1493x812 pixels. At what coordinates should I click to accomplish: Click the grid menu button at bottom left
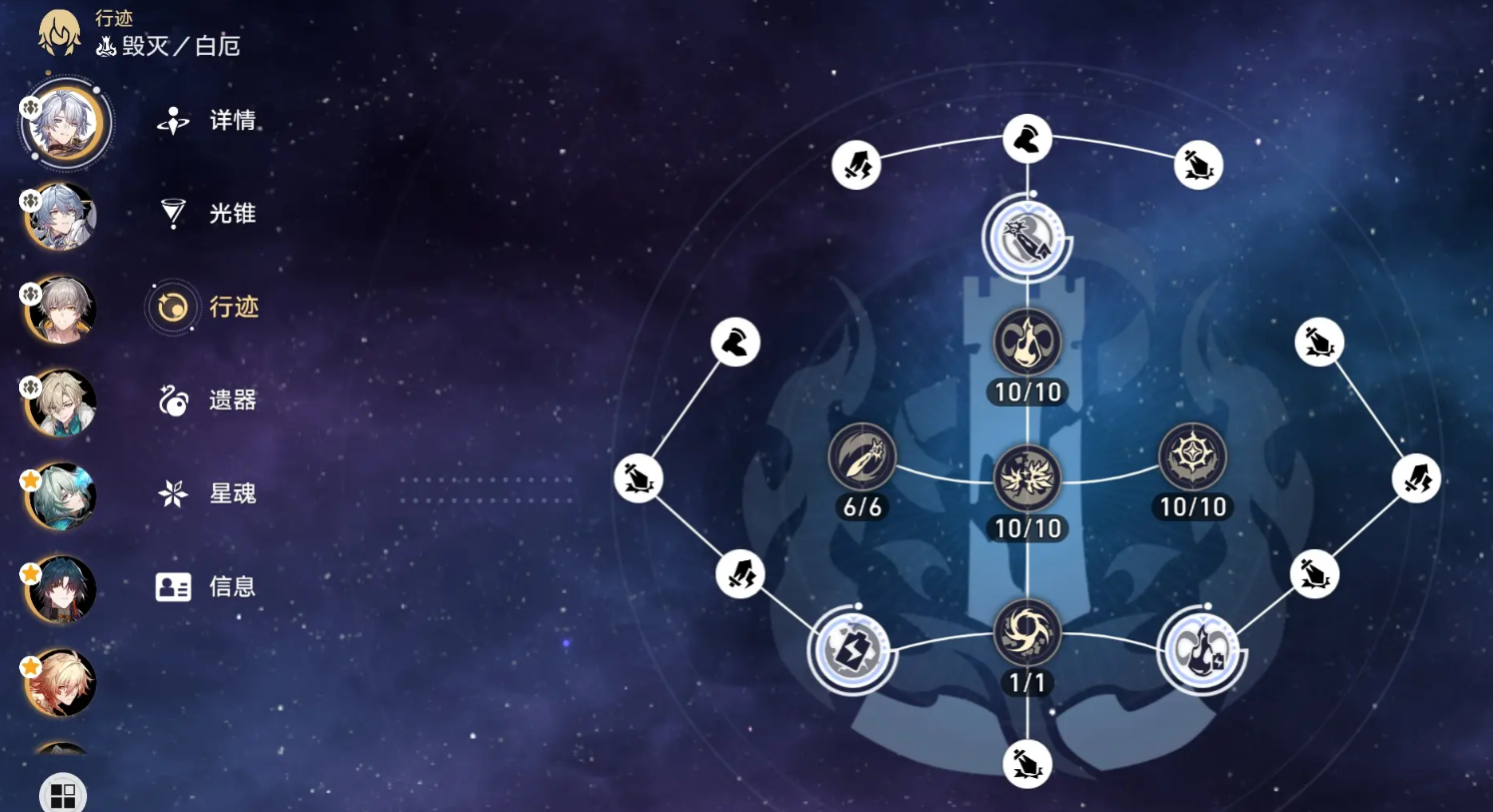coord(62,792)
